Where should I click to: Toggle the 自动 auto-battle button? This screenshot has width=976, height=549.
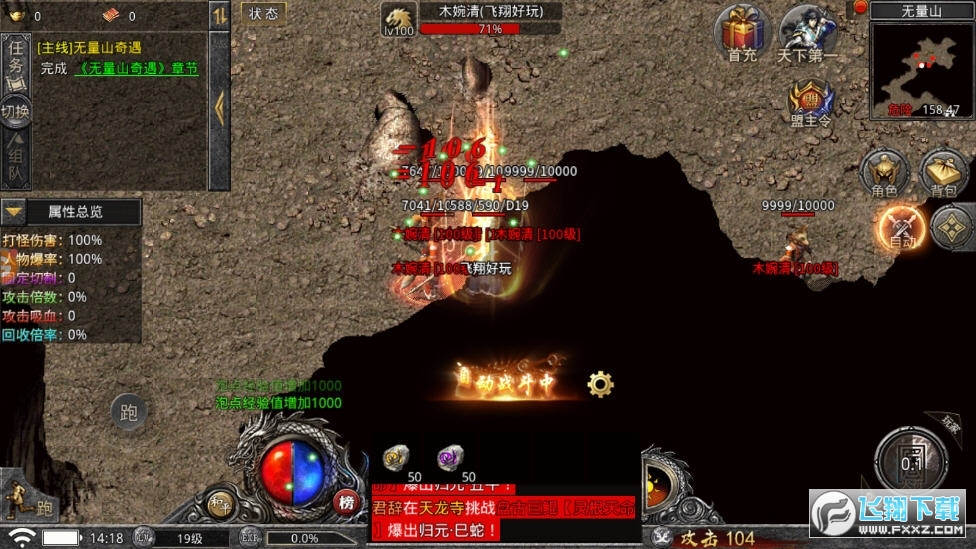click(x=901, y=227)
